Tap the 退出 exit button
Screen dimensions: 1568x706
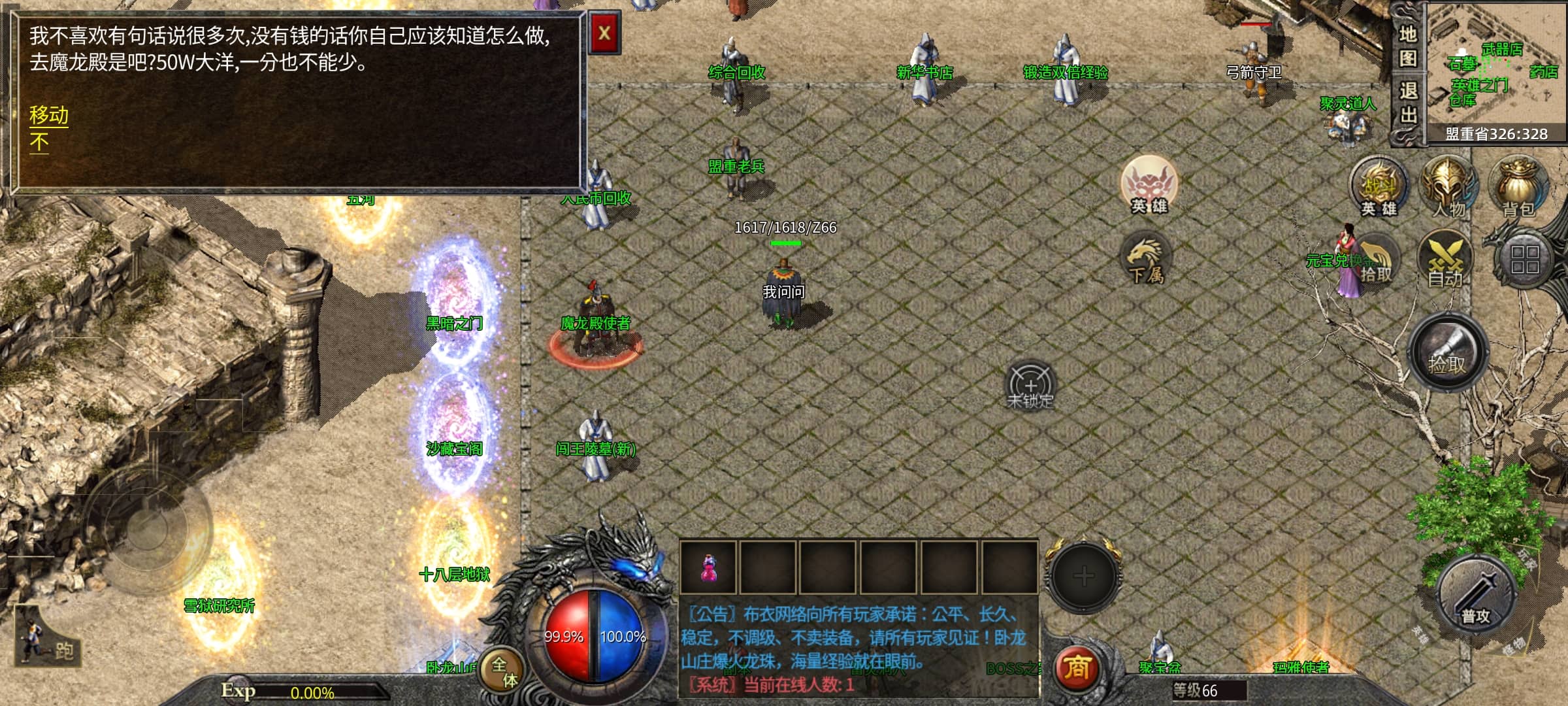point(1407,103)
